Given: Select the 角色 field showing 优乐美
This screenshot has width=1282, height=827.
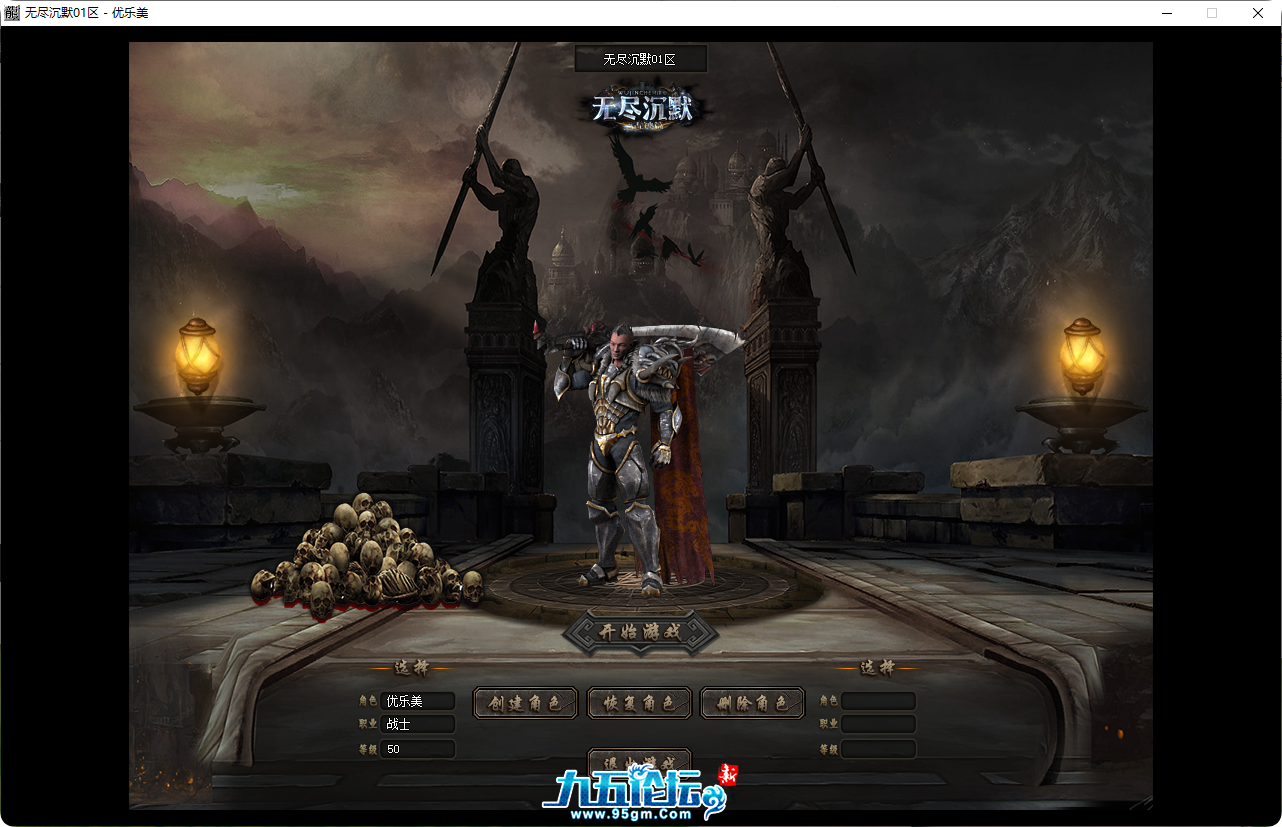Looking at the screenshot, I should coord(419,700).
